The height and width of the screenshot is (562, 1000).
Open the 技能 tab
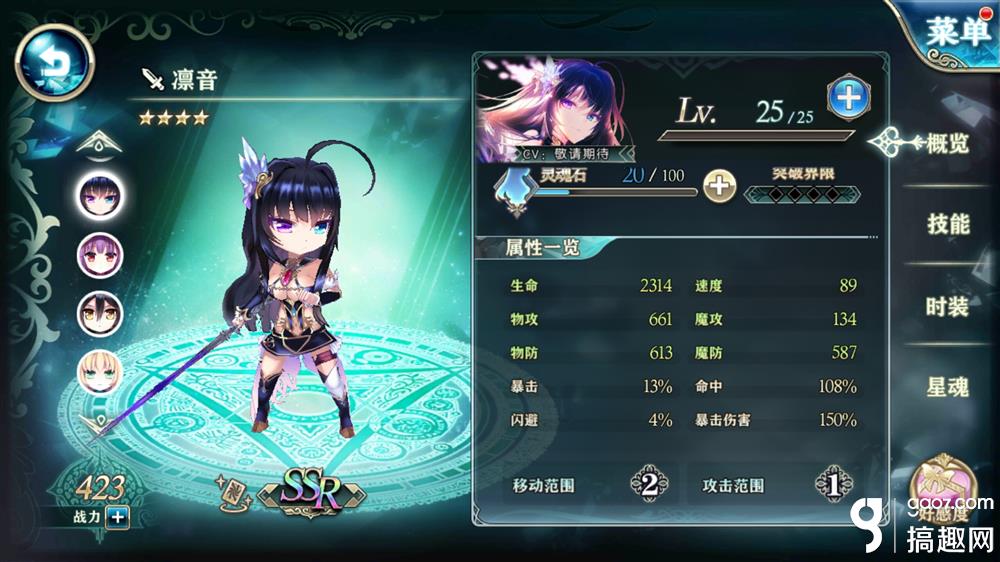947,223
